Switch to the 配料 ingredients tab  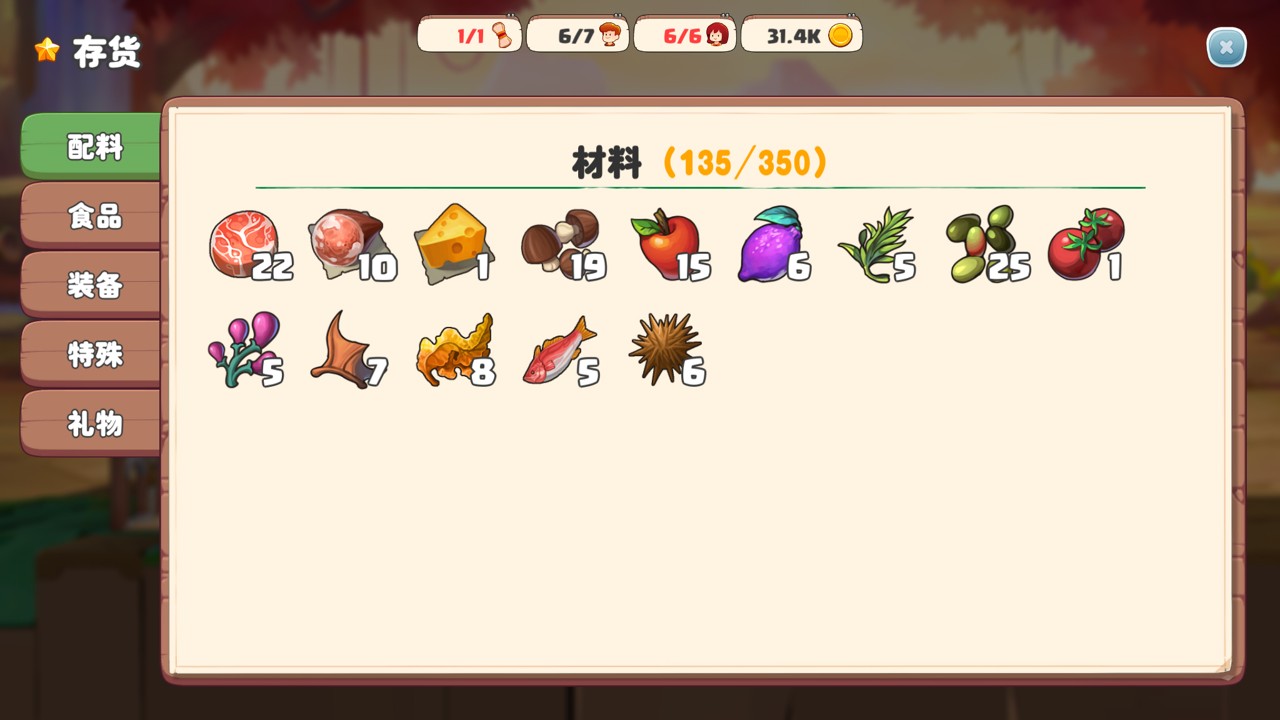pyautogui.click(x=94, y=147)
